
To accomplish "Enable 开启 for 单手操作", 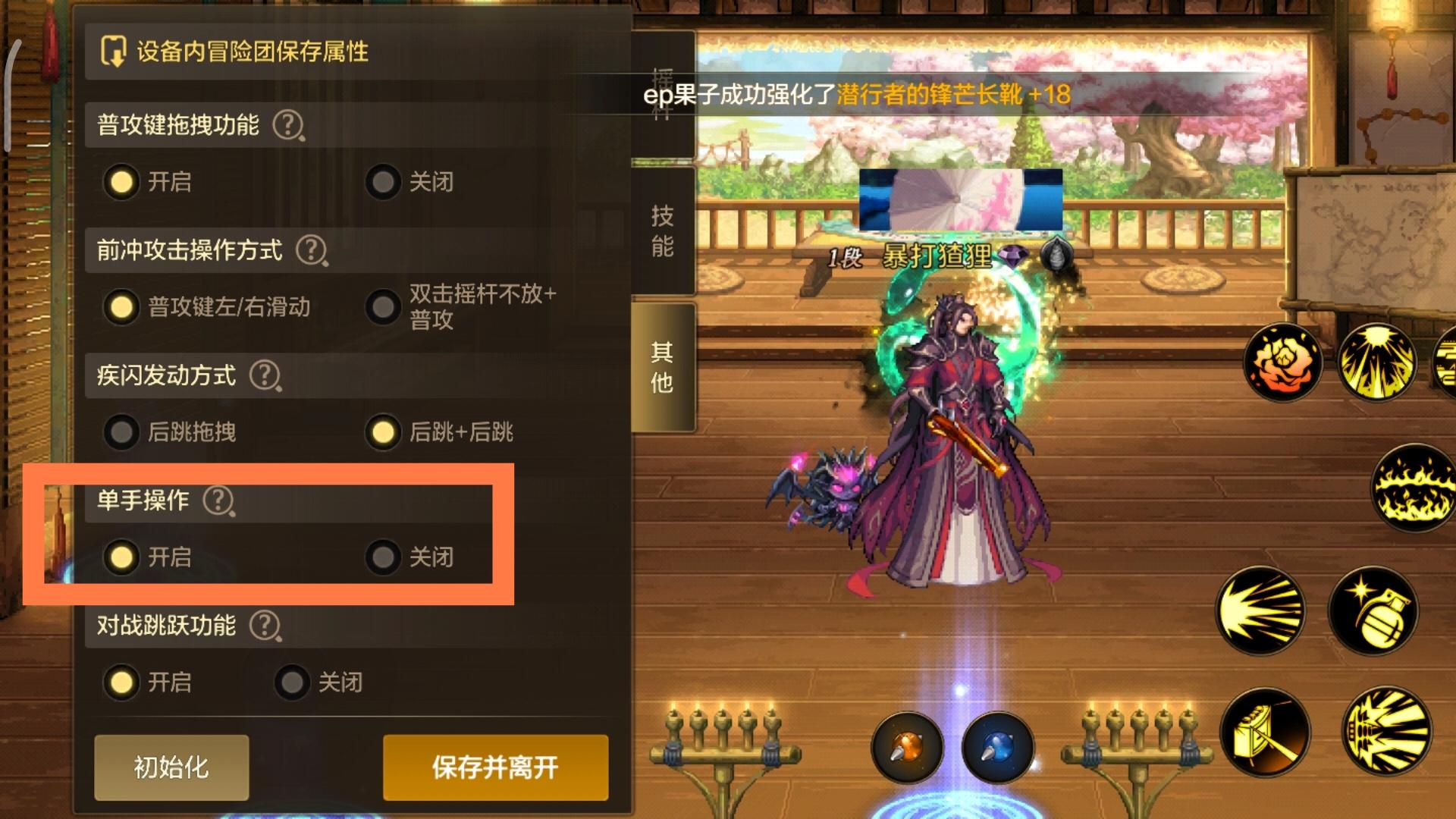I will [x=121, y=557].
